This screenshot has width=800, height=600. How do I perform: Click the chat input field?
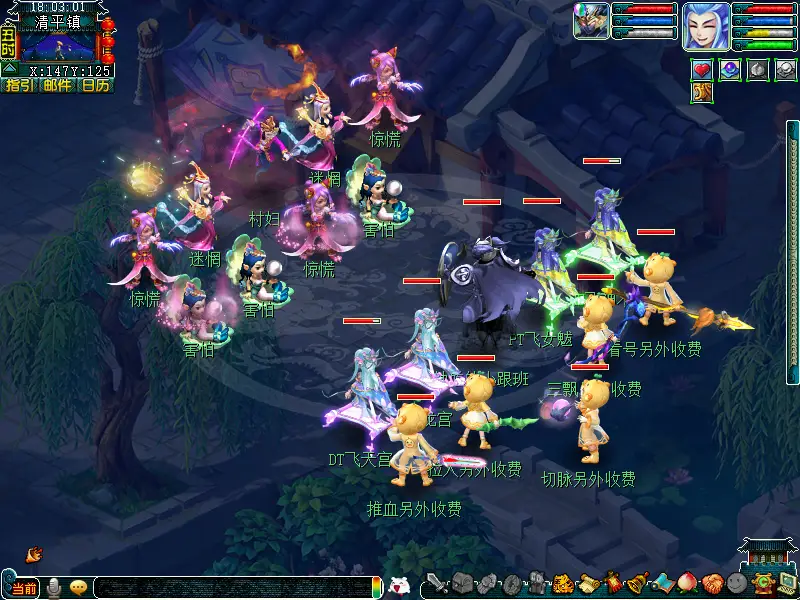pos(230,588)
